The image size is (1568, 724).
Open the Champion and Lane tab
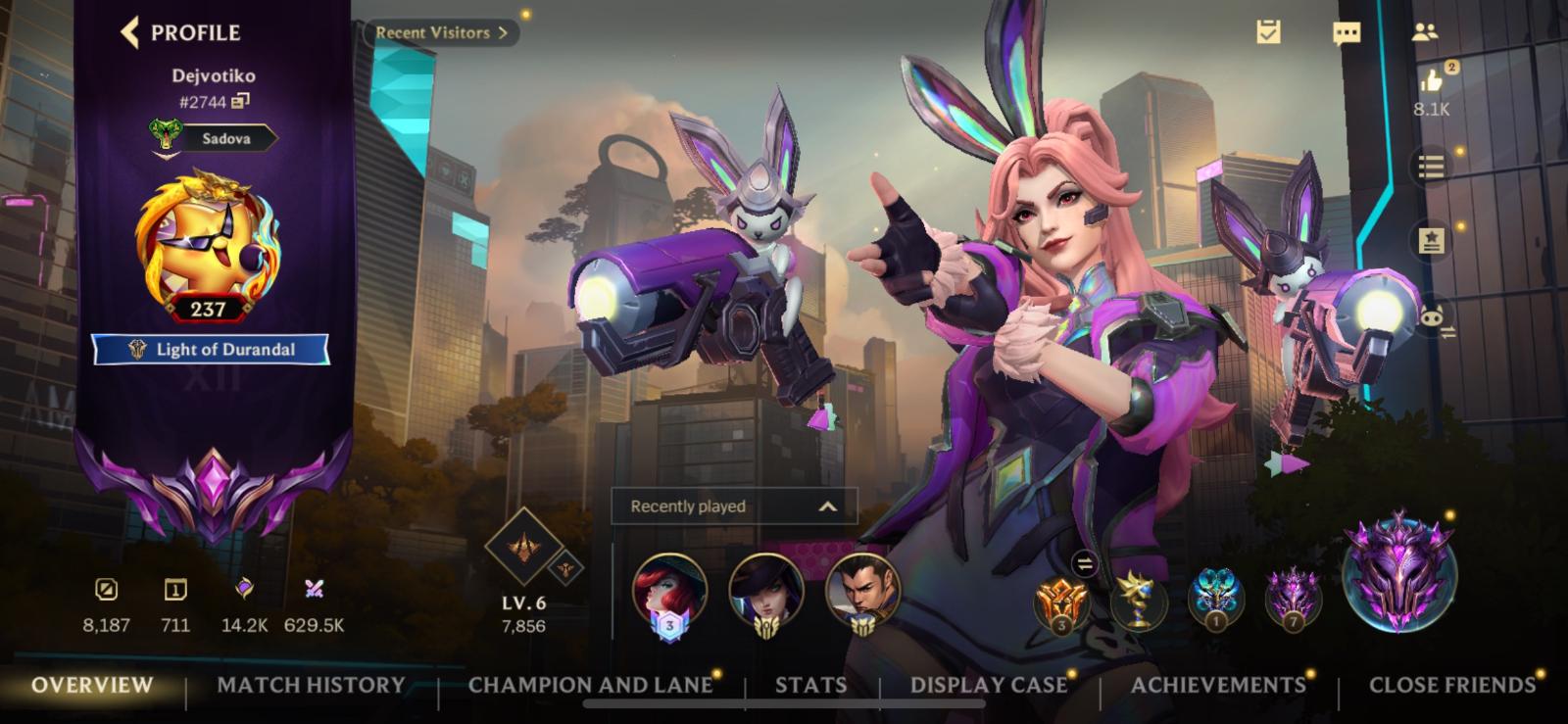[590, 685]
